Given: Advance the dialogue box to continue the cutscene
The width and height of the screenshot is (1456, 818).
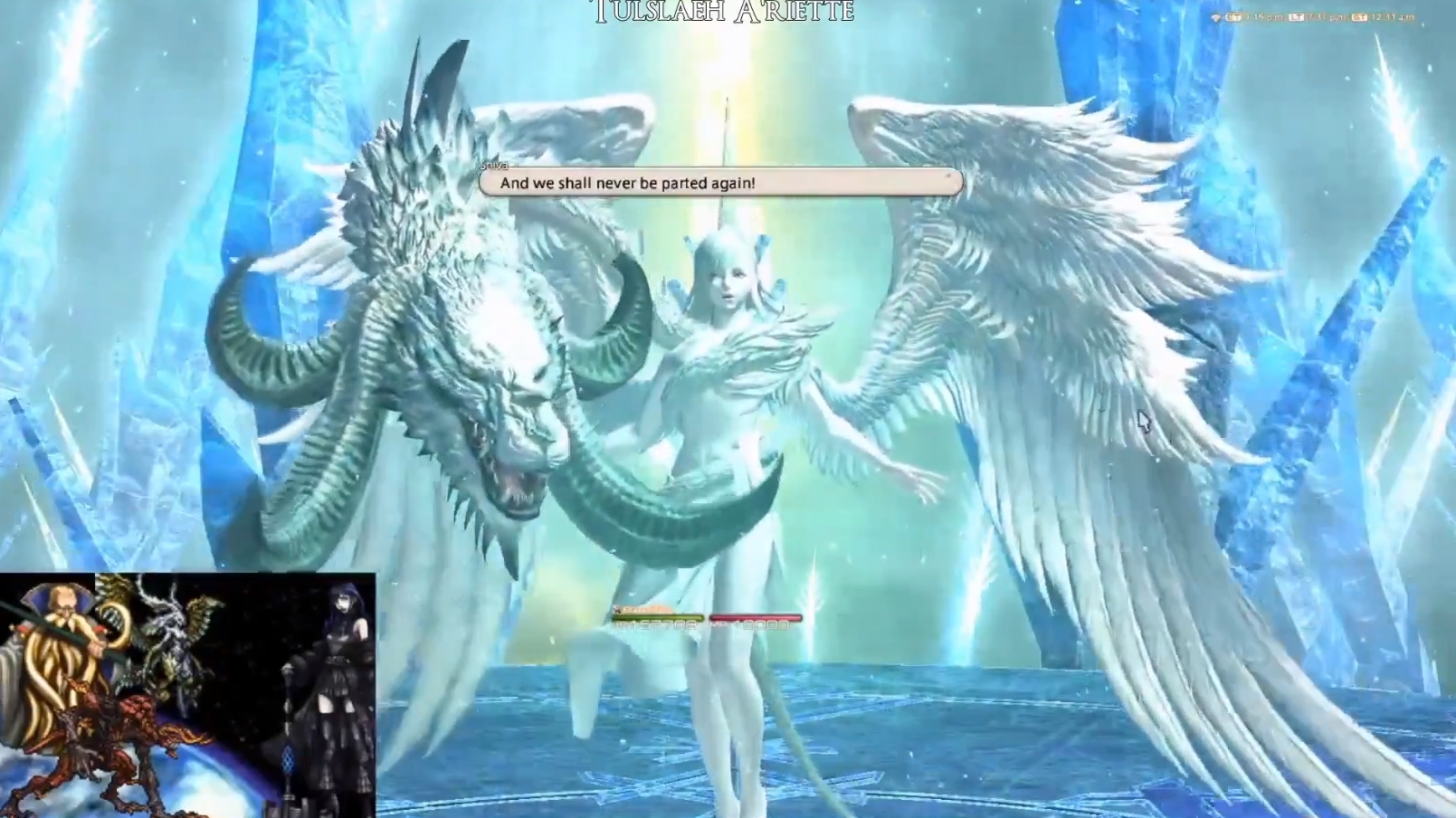Looking at the screenshot, I should (719, 182).
